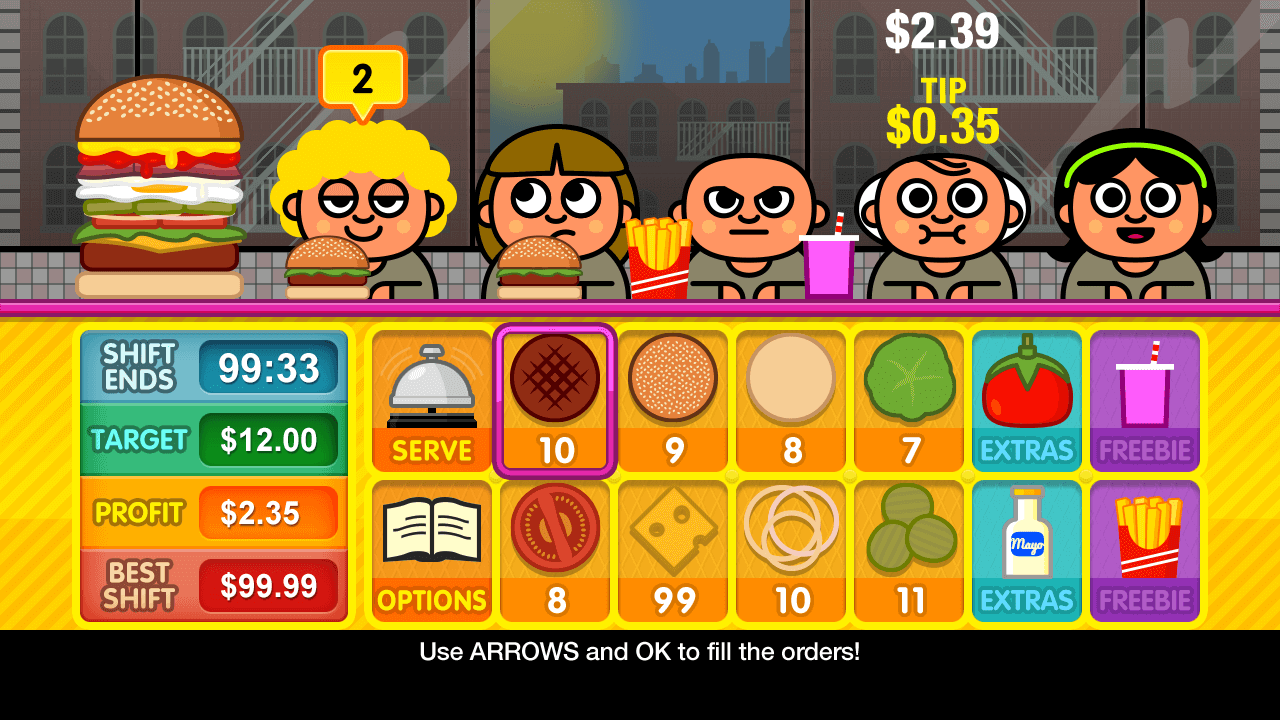Add a beef patty to the burger
The image size is (1280, 720).
tap(555, 401)
